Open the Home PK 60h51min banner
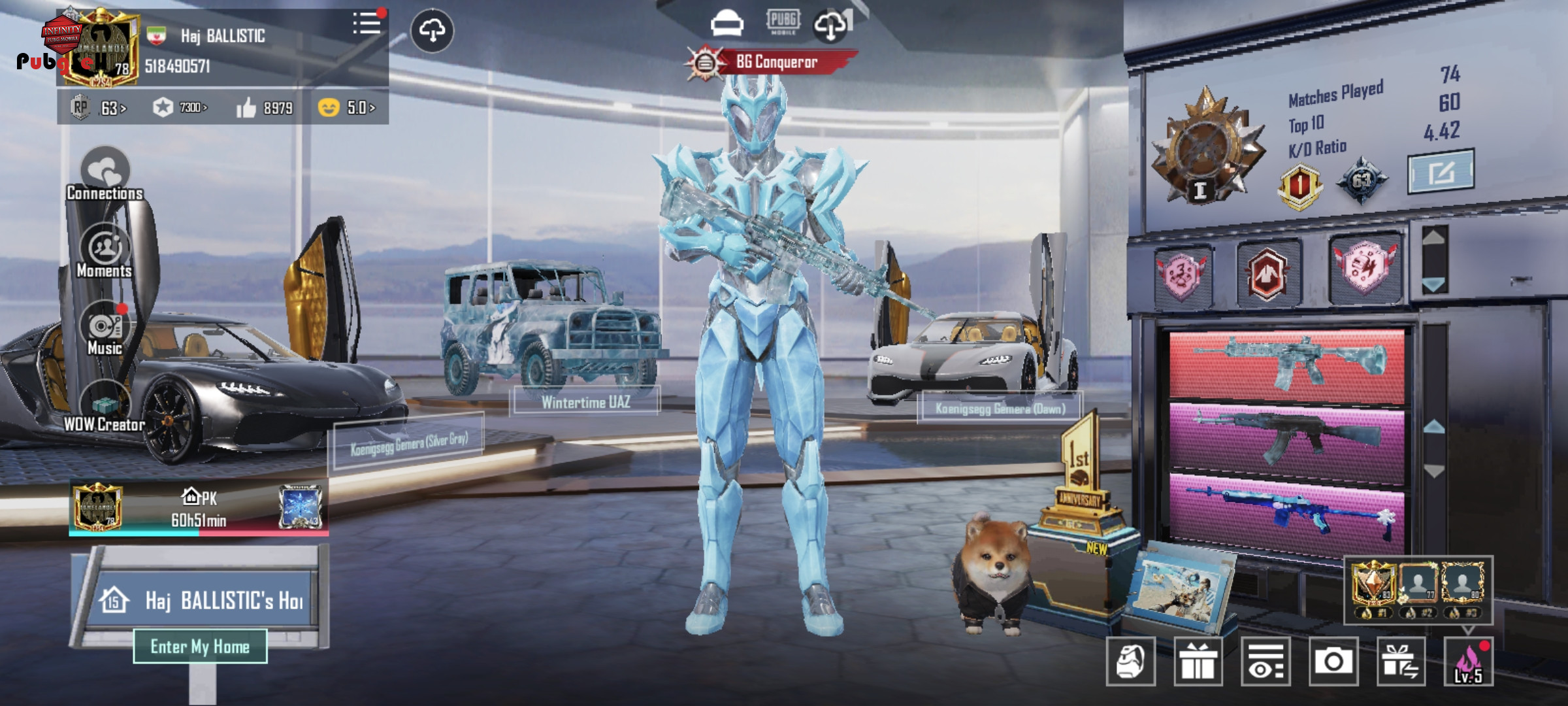 coord(199,509)
